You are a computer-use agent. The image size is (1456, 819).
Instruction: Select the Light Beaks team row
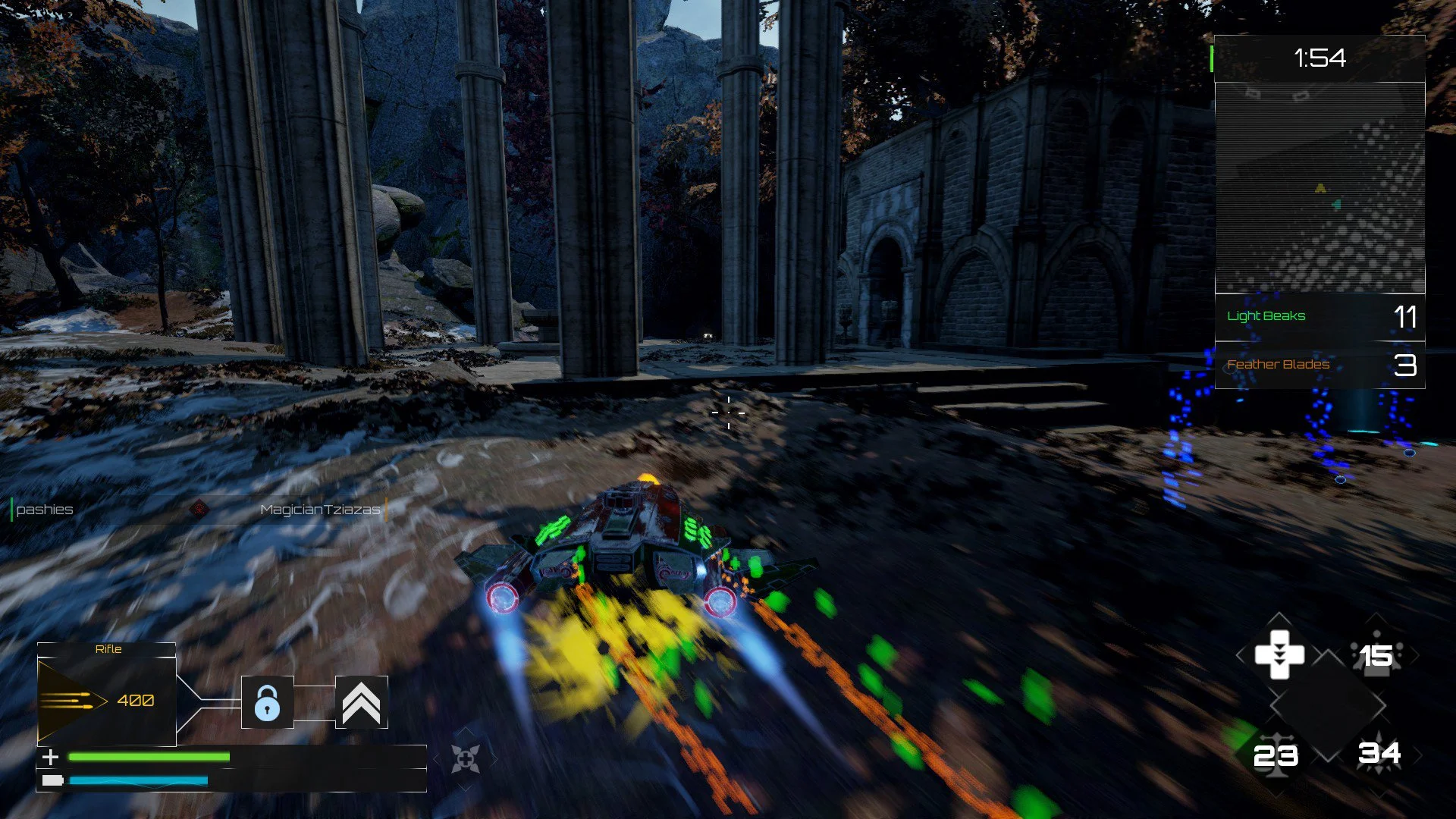coord(1319,316)
